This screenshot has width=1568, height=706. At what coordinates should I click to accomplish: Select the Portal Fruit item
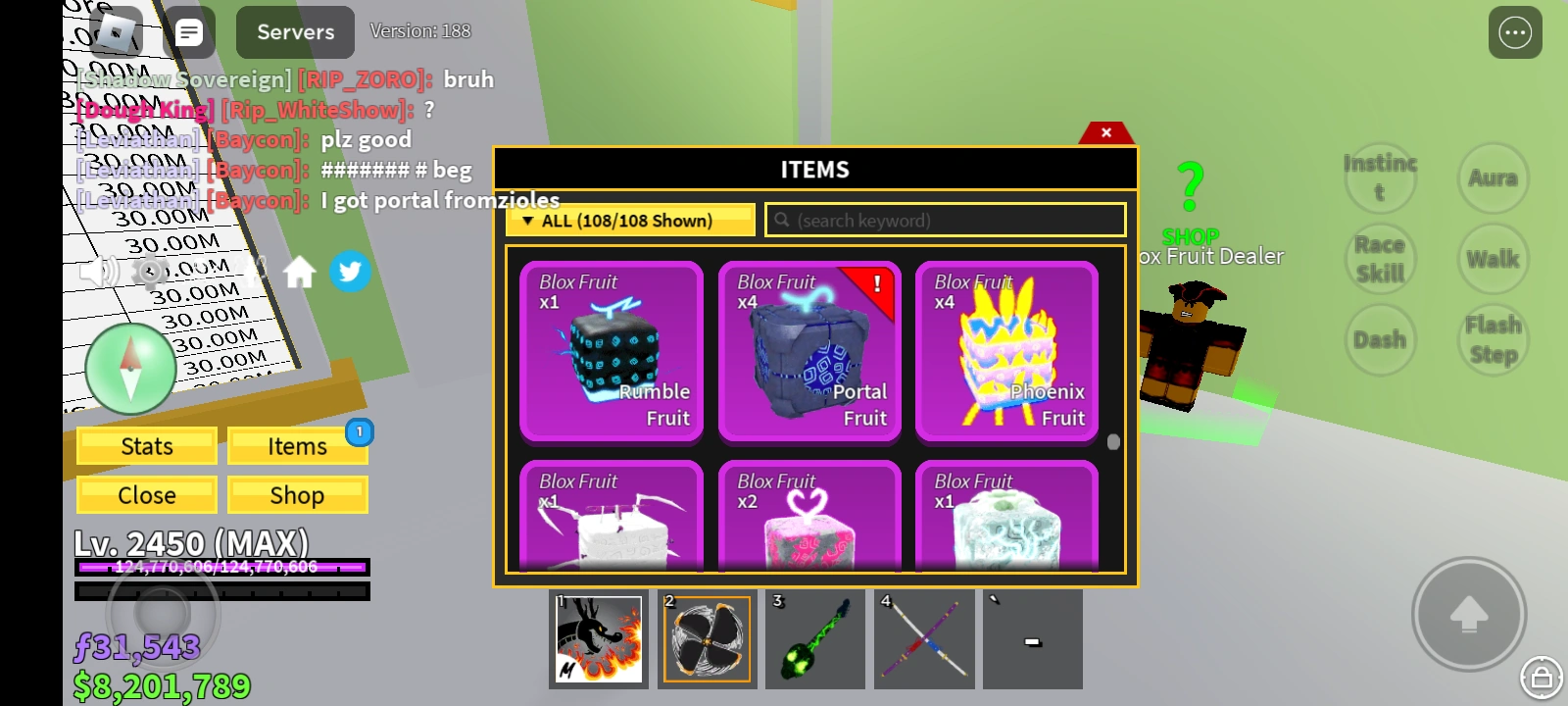point(809,353)
